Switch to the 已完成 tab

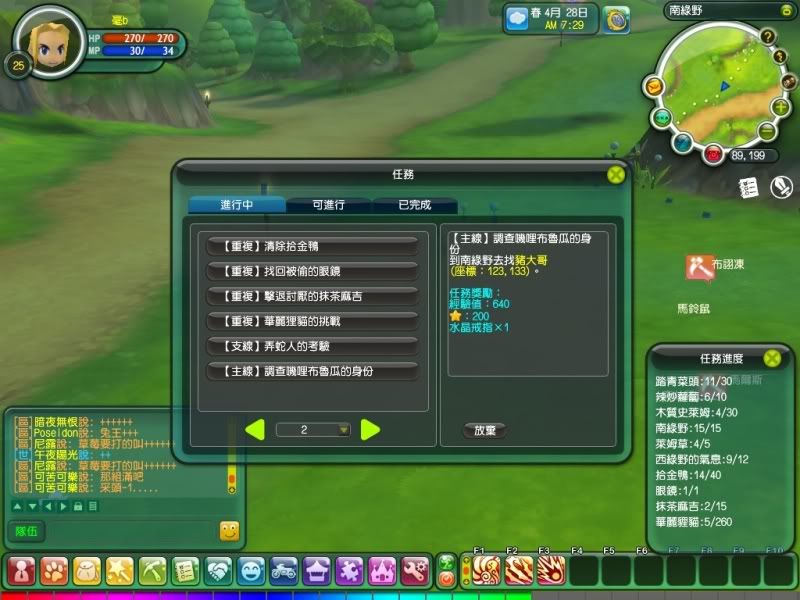[x=414, y=204]
